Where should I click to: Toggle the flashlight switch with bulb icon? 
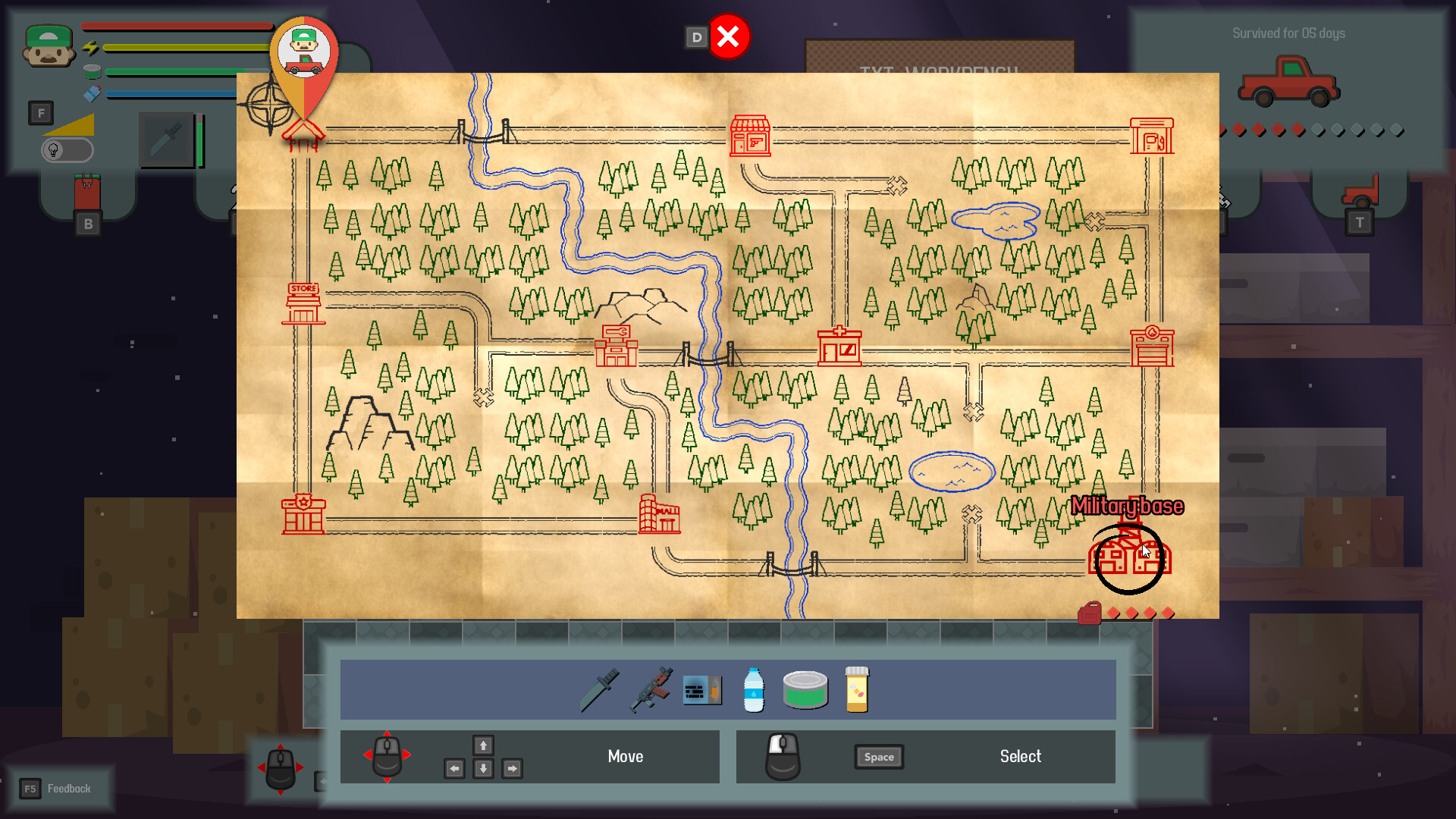pyautogui.click(x=67, y=149)
